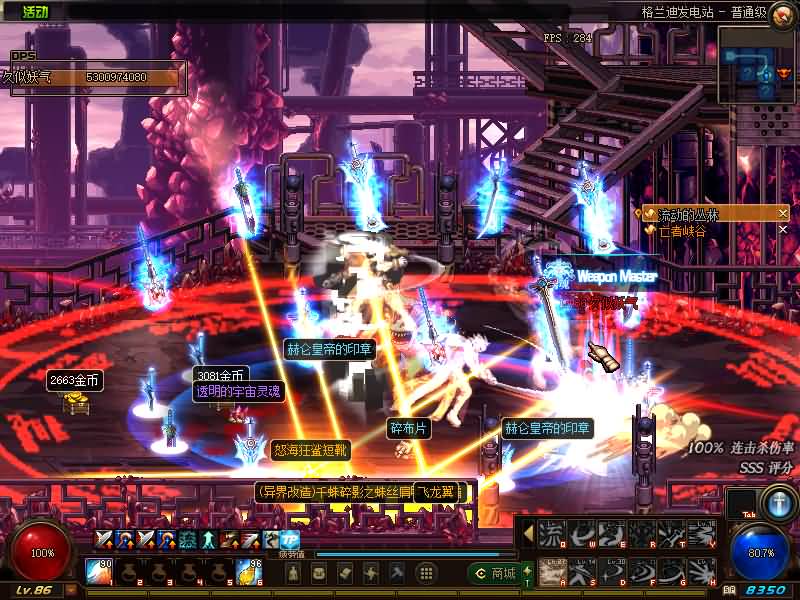Activate the 流 skill on Q
800x600 pixels.
point(551,534)
